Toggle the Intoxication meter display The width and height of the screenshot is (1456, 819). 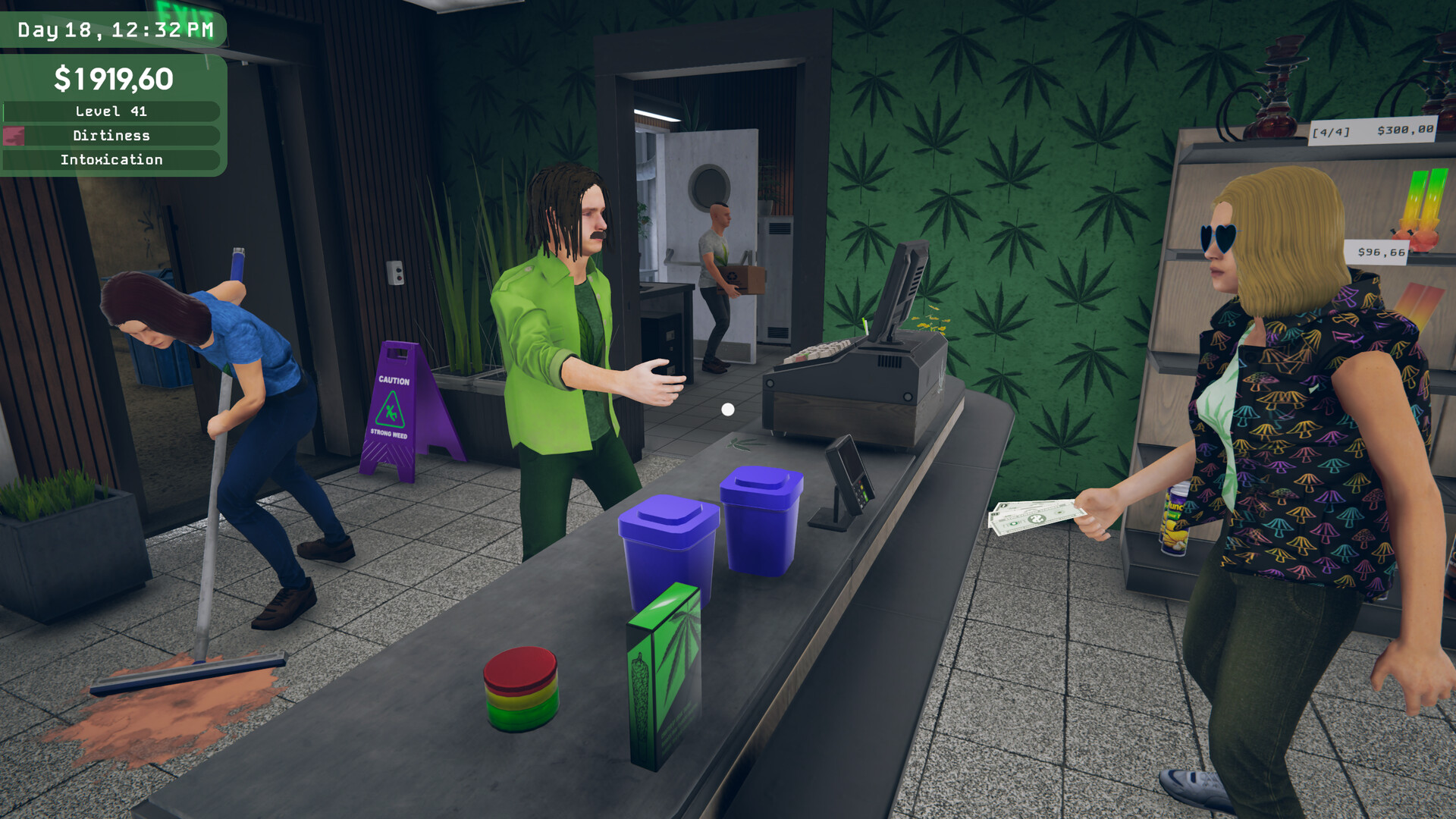click(111, 159)
